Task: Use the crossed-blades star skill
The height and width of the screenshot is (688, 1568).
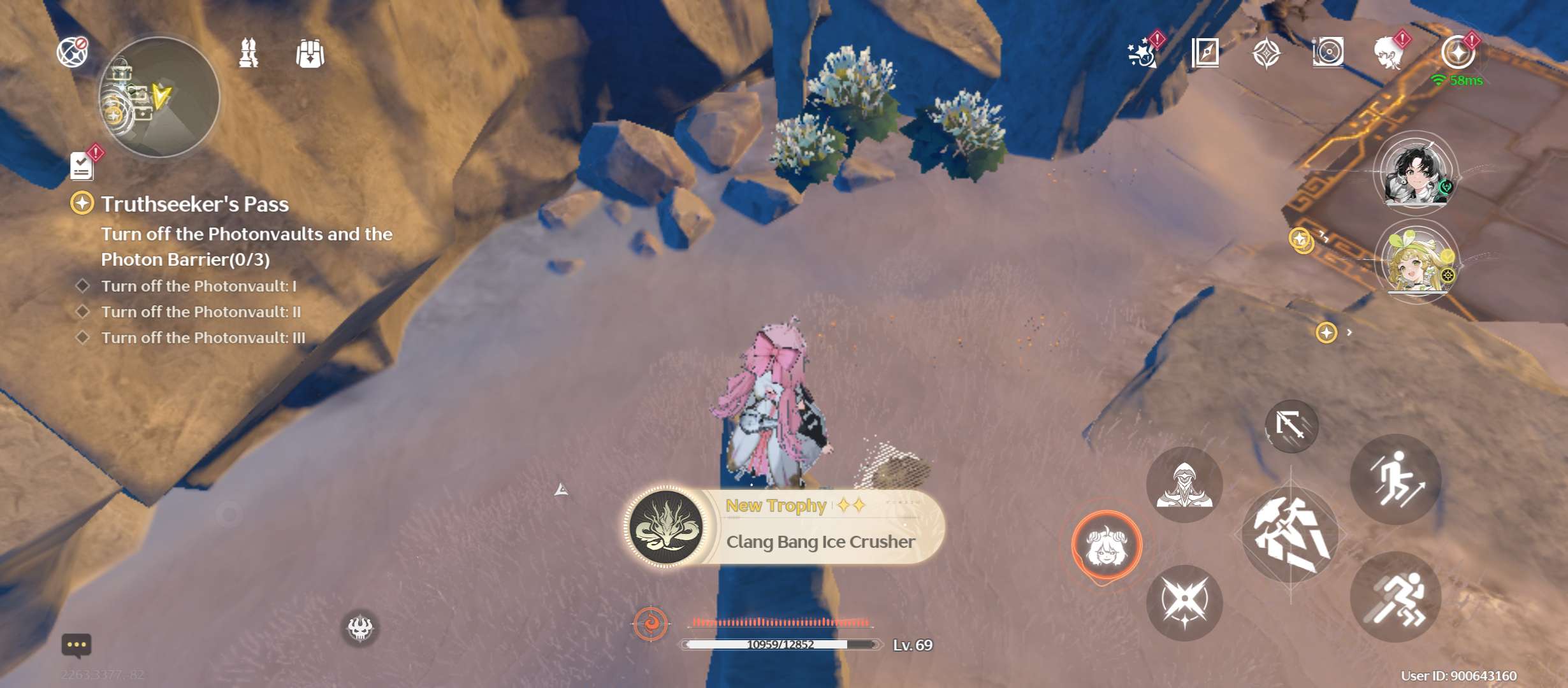Action: (x=1184, y=603)
